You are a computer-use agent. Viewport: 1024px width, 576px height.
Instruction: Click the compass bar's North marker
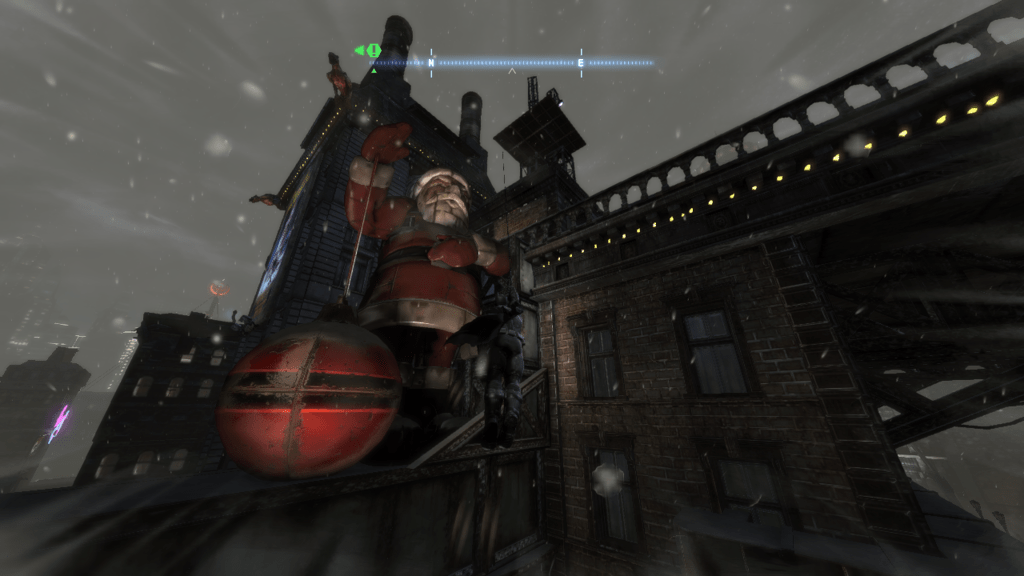coord(431,62)
